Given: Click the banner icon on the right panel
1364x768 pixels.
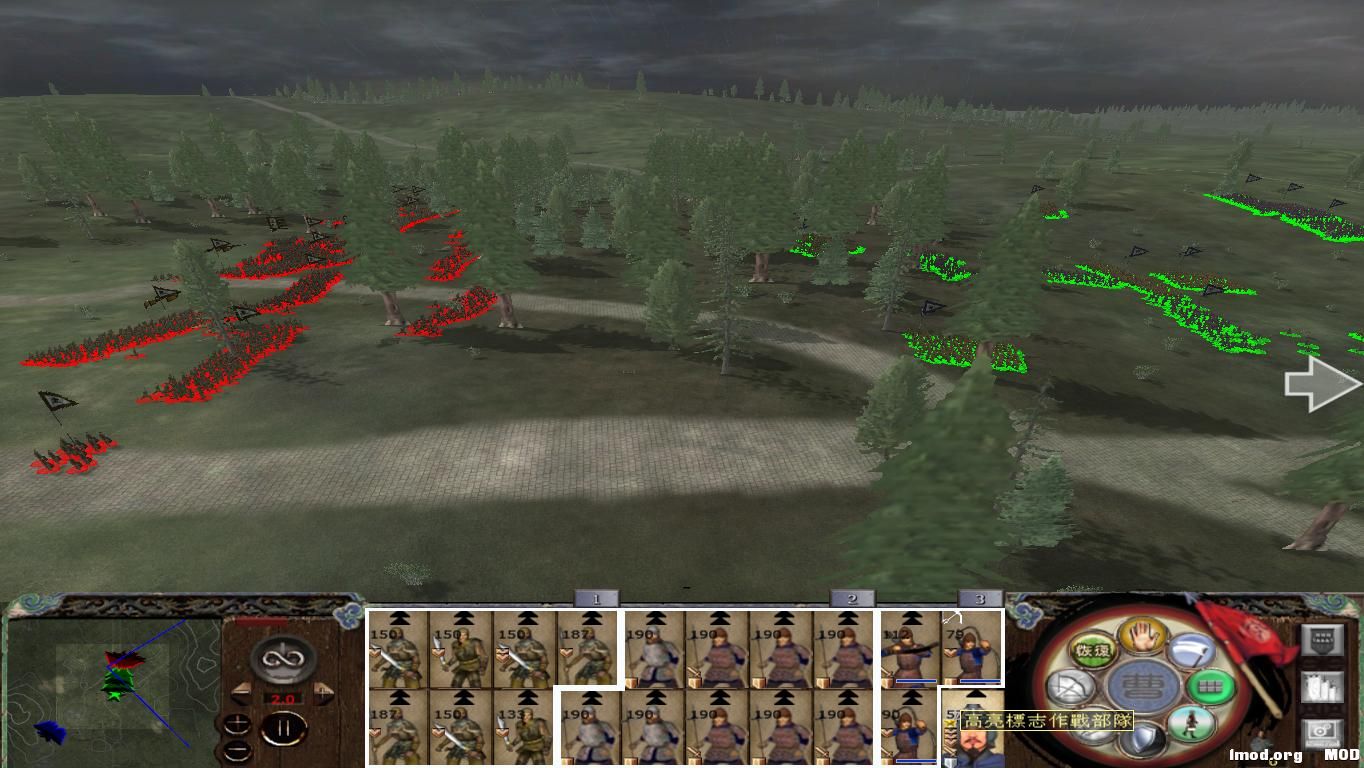Looking at the screenshot, I should pos(1320,639).
